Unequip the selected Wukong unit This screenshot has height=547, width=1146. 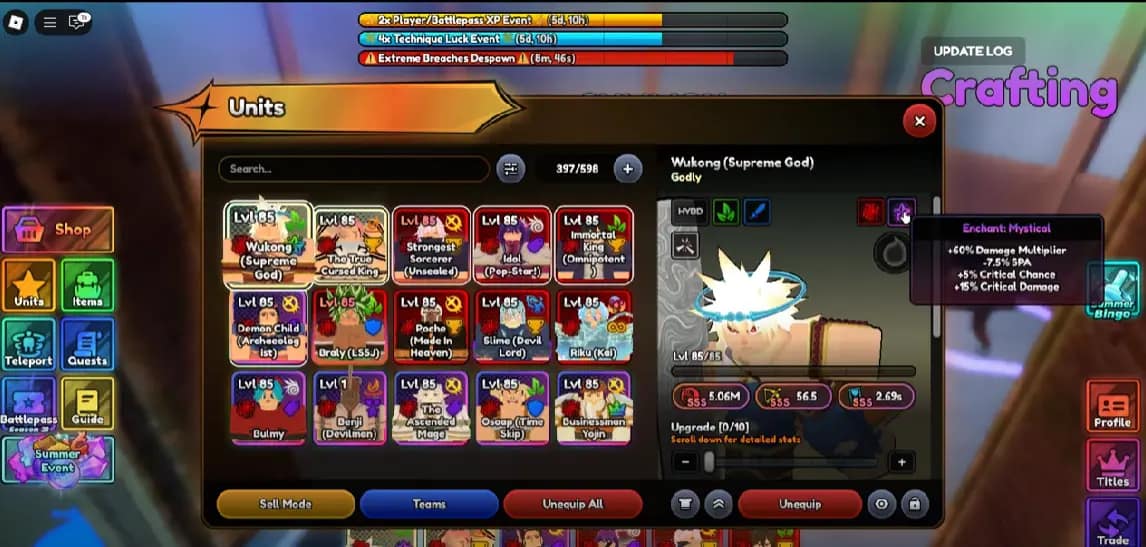(799, 504)
